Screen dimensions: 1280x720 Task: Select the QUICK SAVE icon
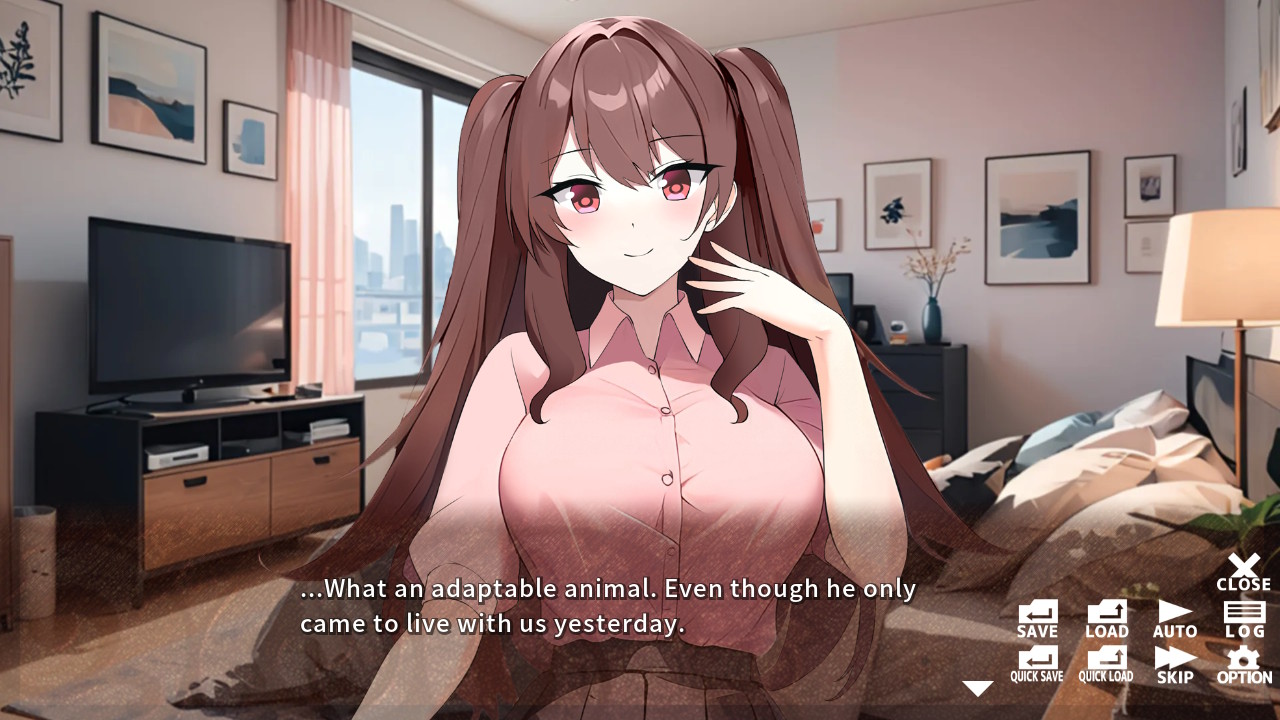1036,660
